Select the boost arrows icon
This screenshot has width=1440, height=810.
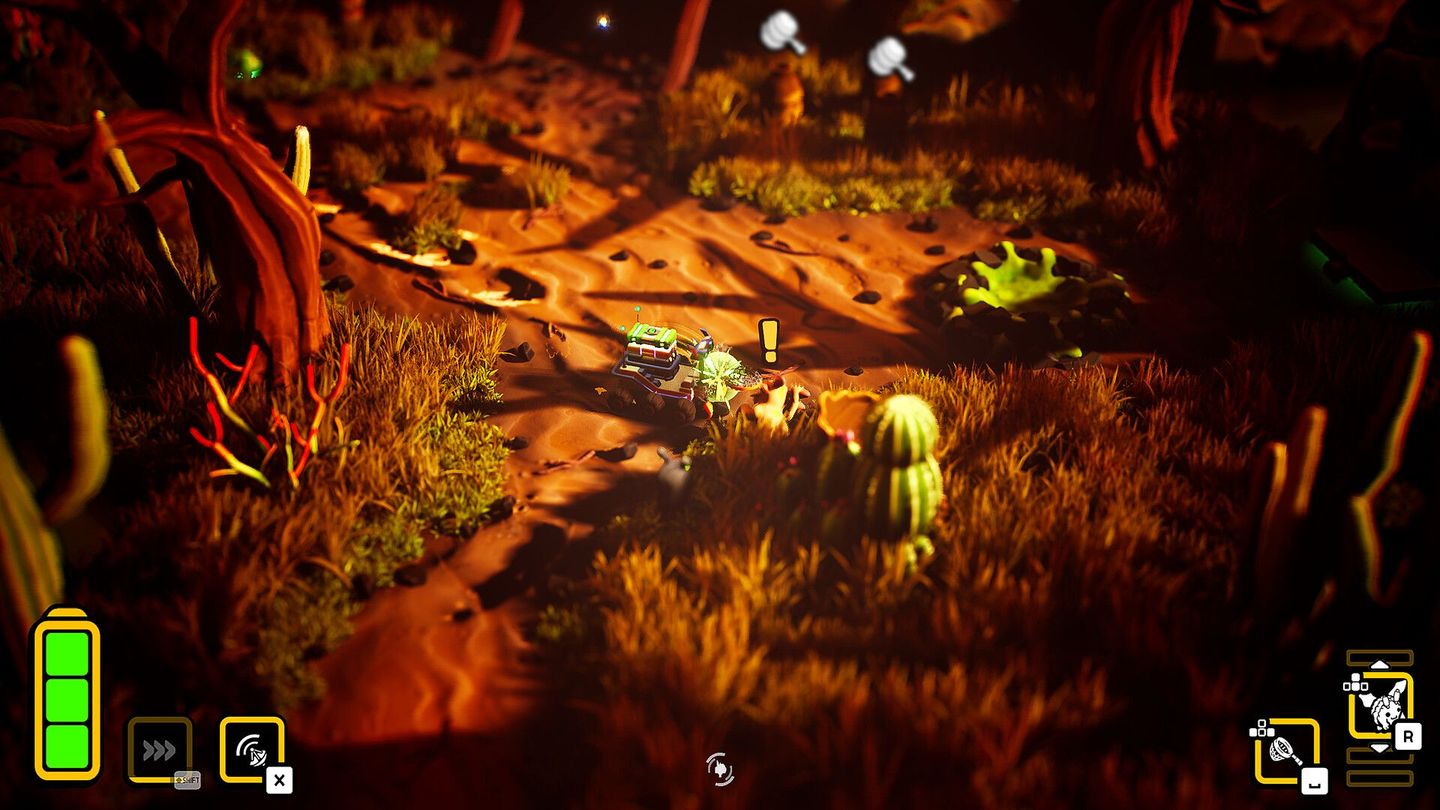tap(158, 747)
